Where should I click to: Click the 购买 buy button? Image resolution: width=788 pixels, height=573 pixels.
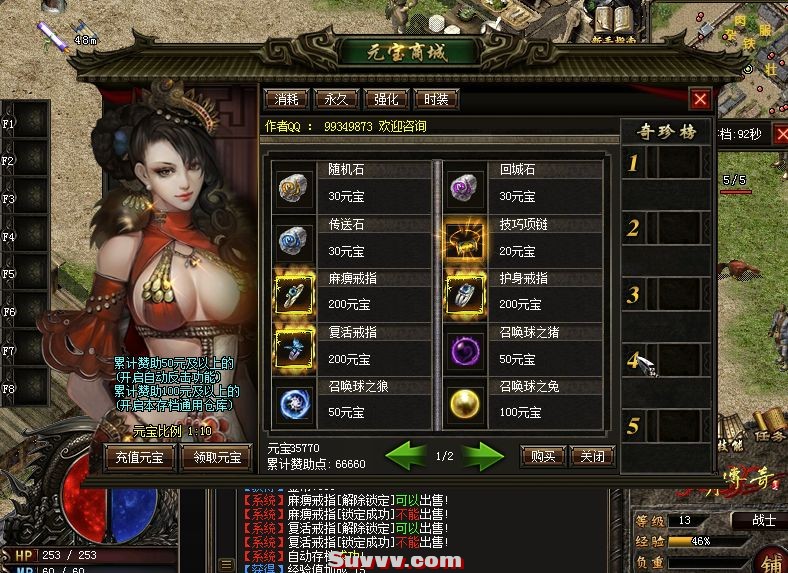(543, 456)
